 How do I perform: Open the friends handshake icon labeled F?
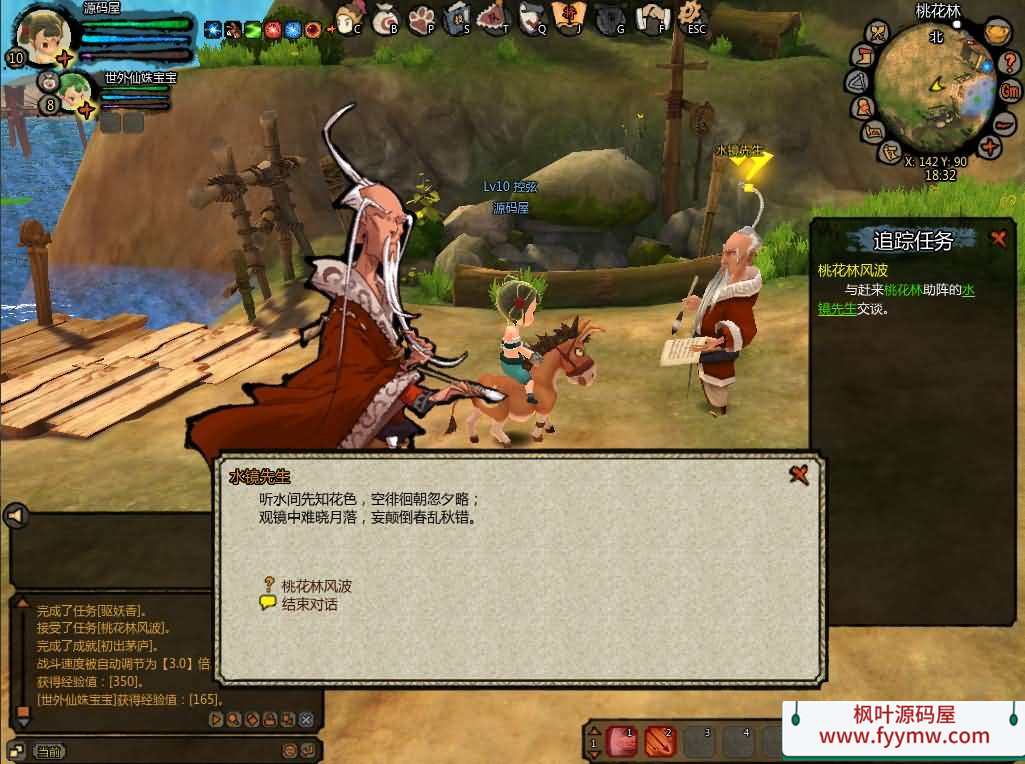(x=653, y=17)
